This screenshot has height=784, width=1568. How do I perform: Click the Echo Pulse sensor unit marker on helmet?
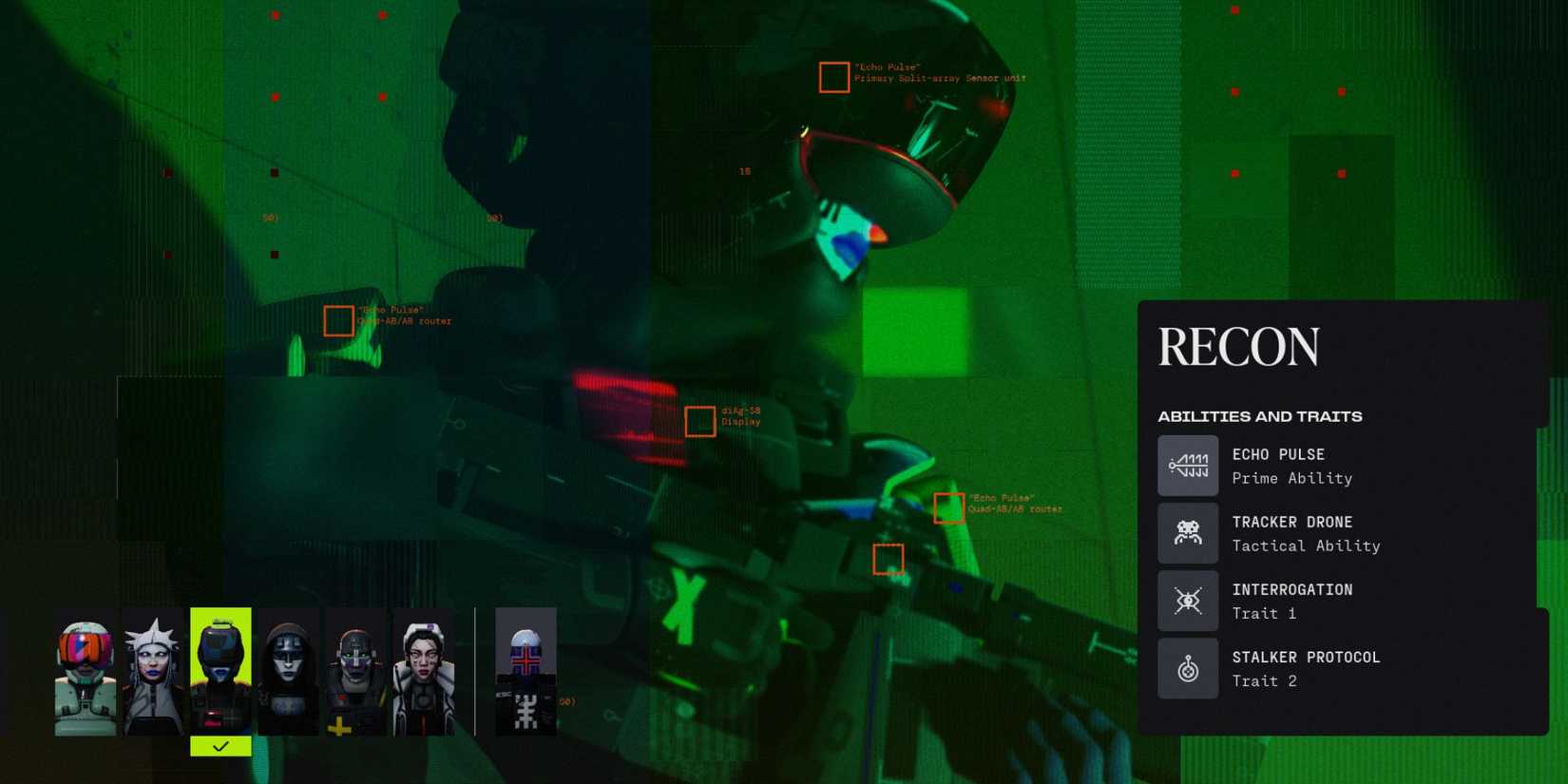[832, 77]
